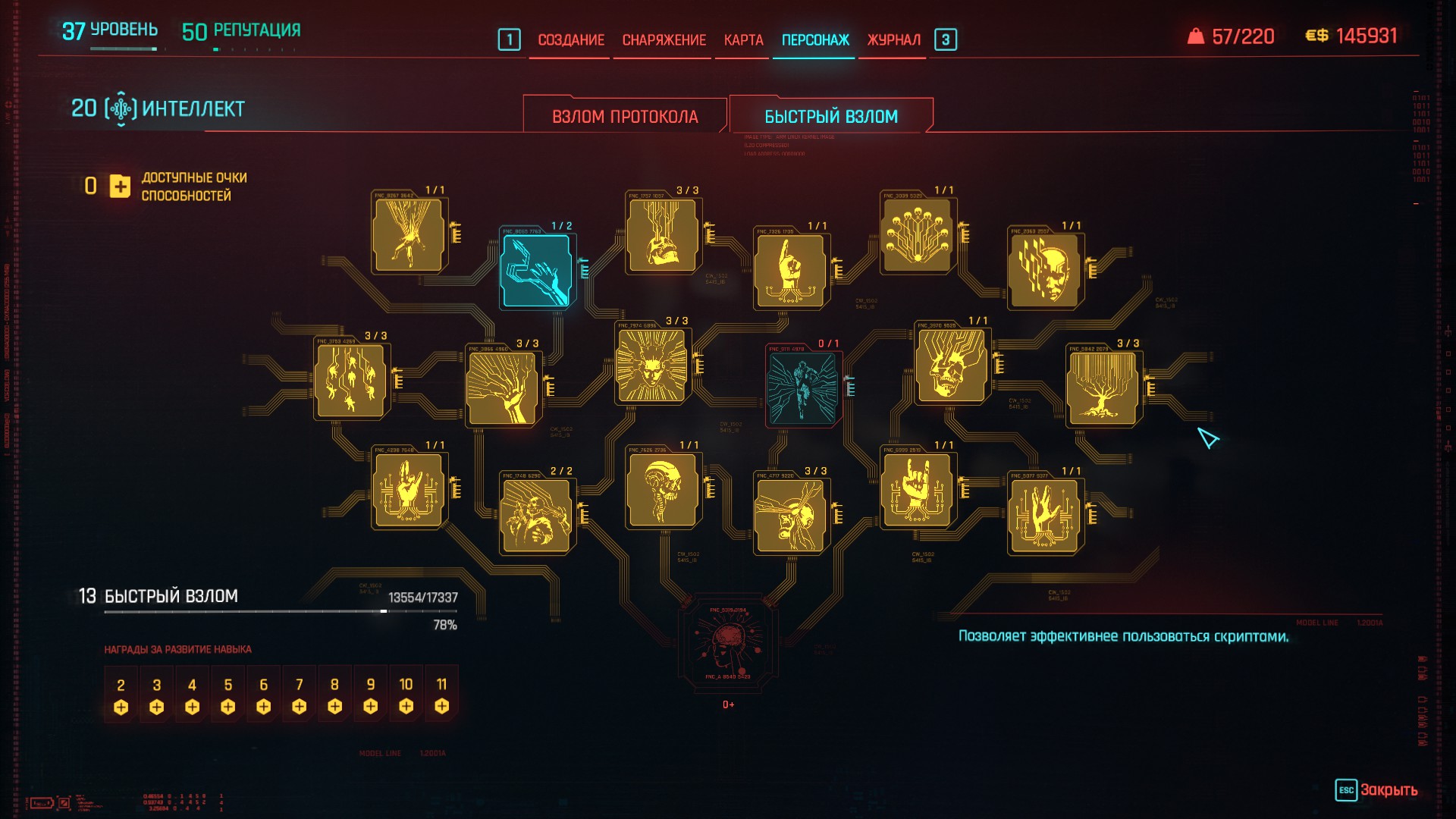Switch to the Снаряжение tab
The height and width of the screenshot is (819, 1456).
[664, 40]
